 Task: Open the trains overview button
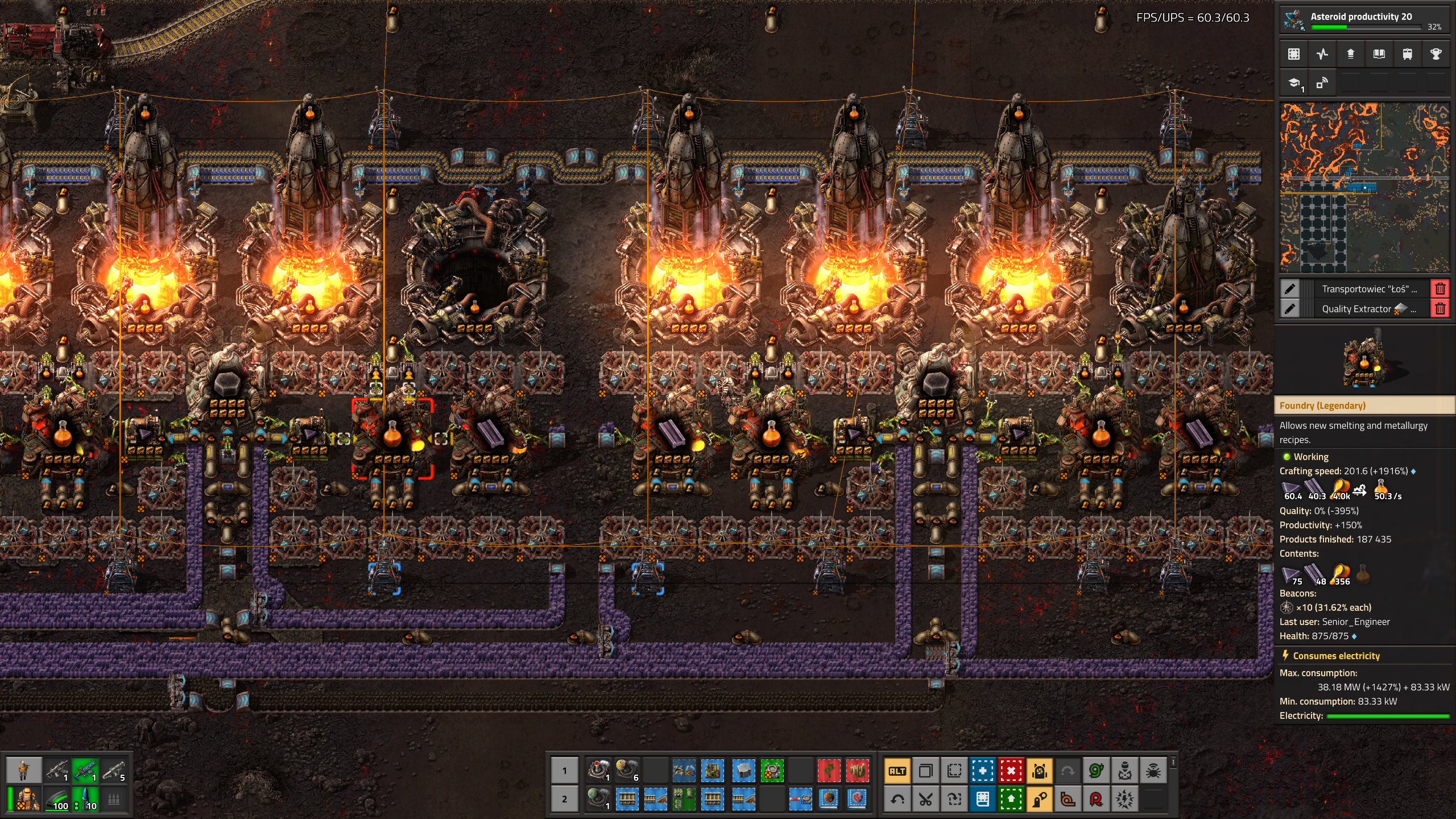(1408, 54)
